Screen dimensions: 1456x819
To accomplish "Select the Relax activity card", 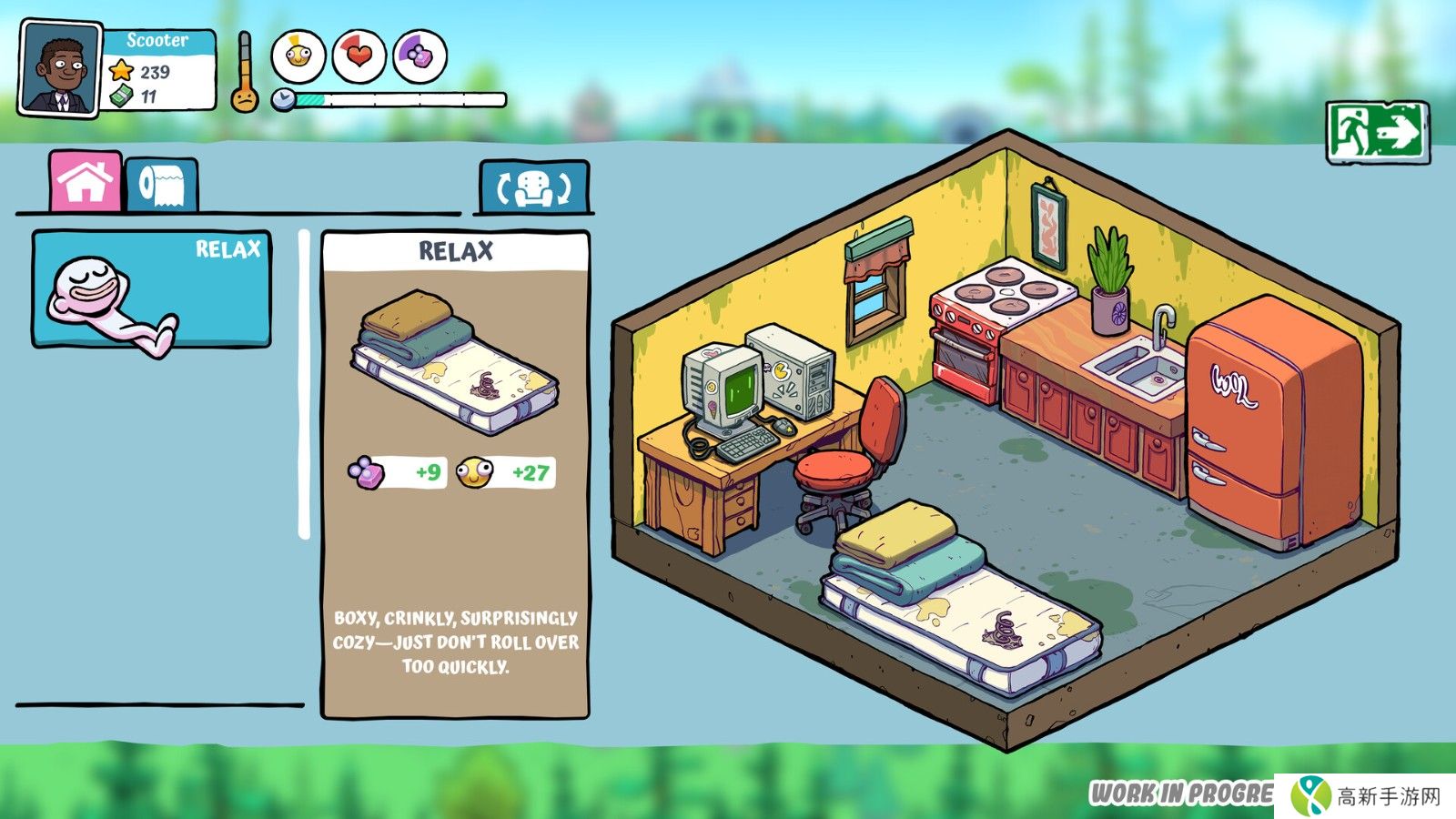I will 152,289.
